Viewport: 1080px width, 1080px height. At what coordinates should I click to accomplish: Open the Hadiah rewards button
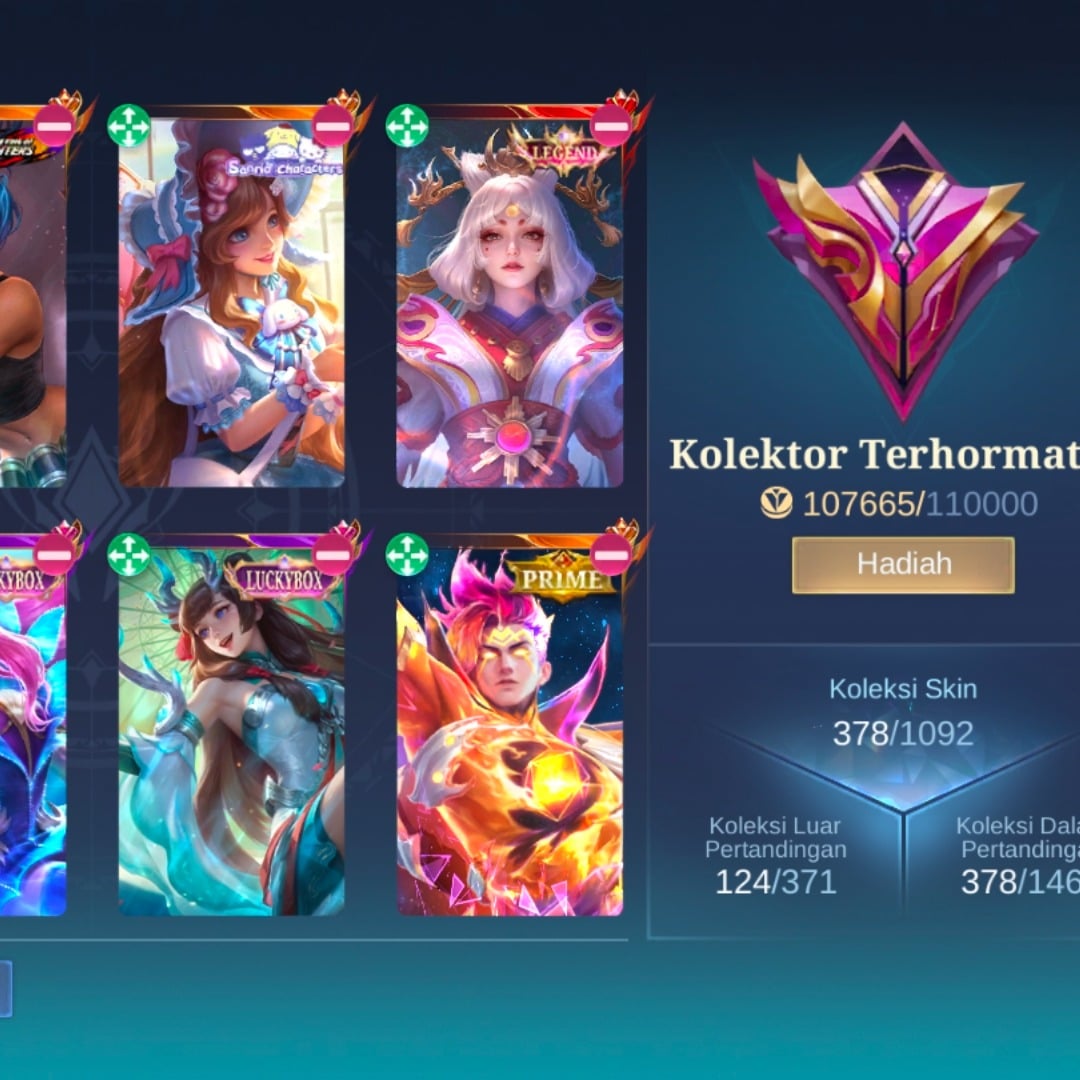903,565
